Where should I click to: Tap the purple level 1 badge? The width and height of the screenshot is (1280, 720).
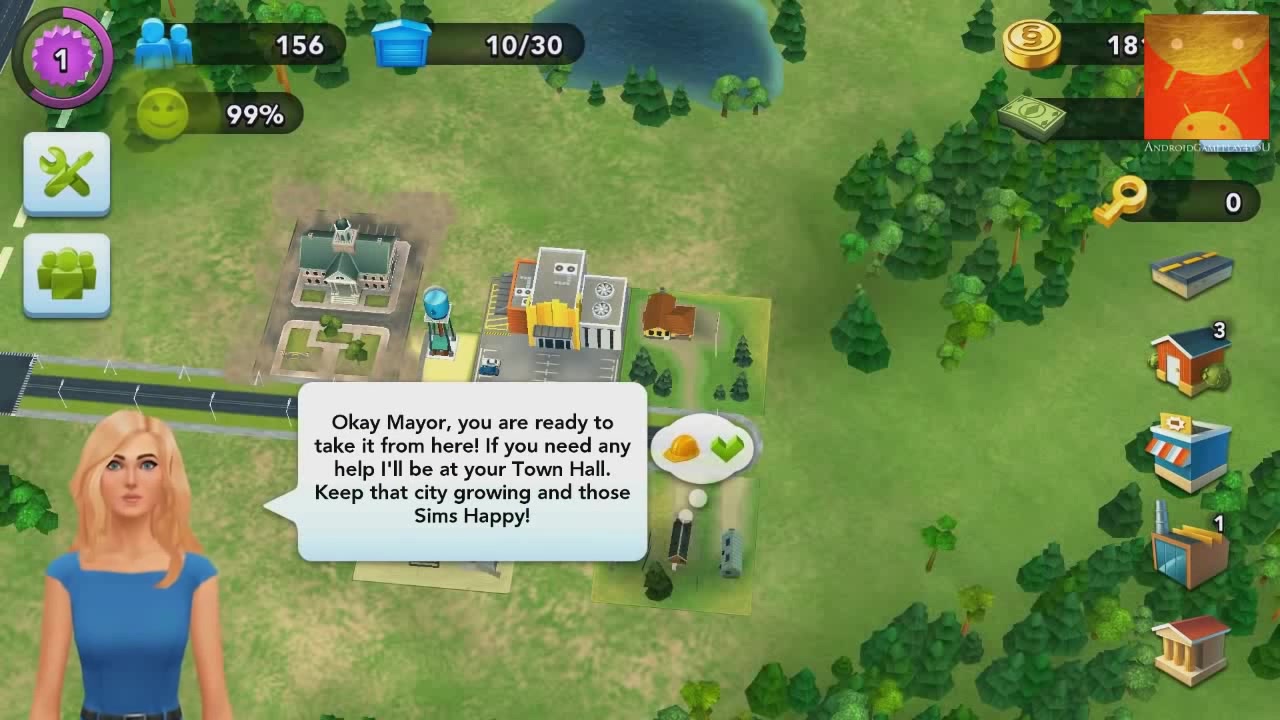click(x=61, y=59)
